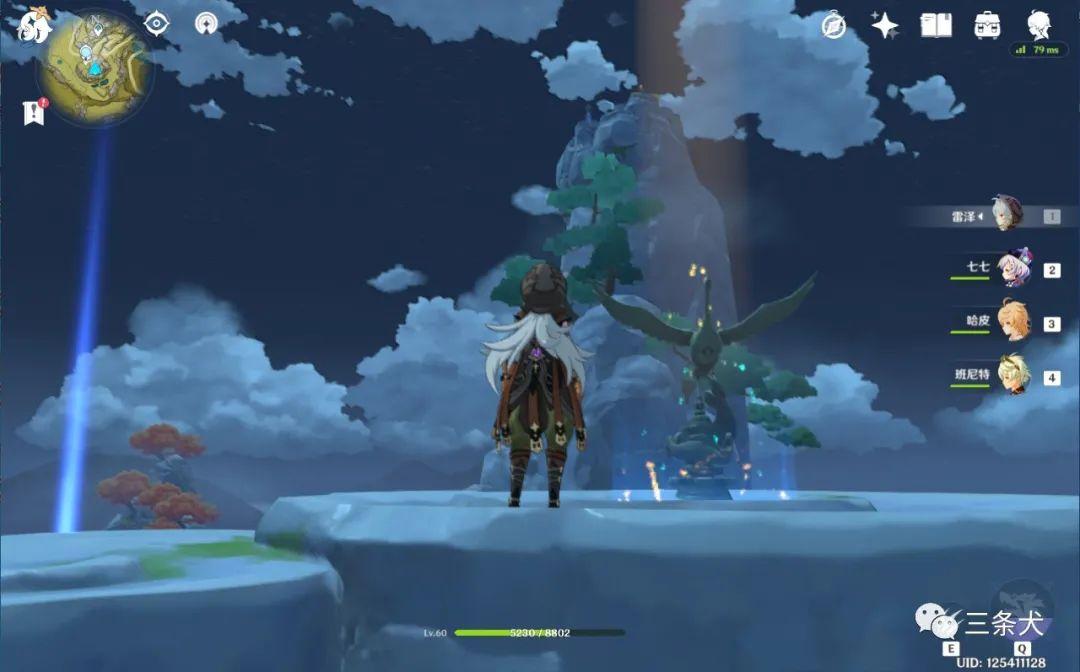
Task: Click the co-op signal icon
Action: tap(207, 24)
